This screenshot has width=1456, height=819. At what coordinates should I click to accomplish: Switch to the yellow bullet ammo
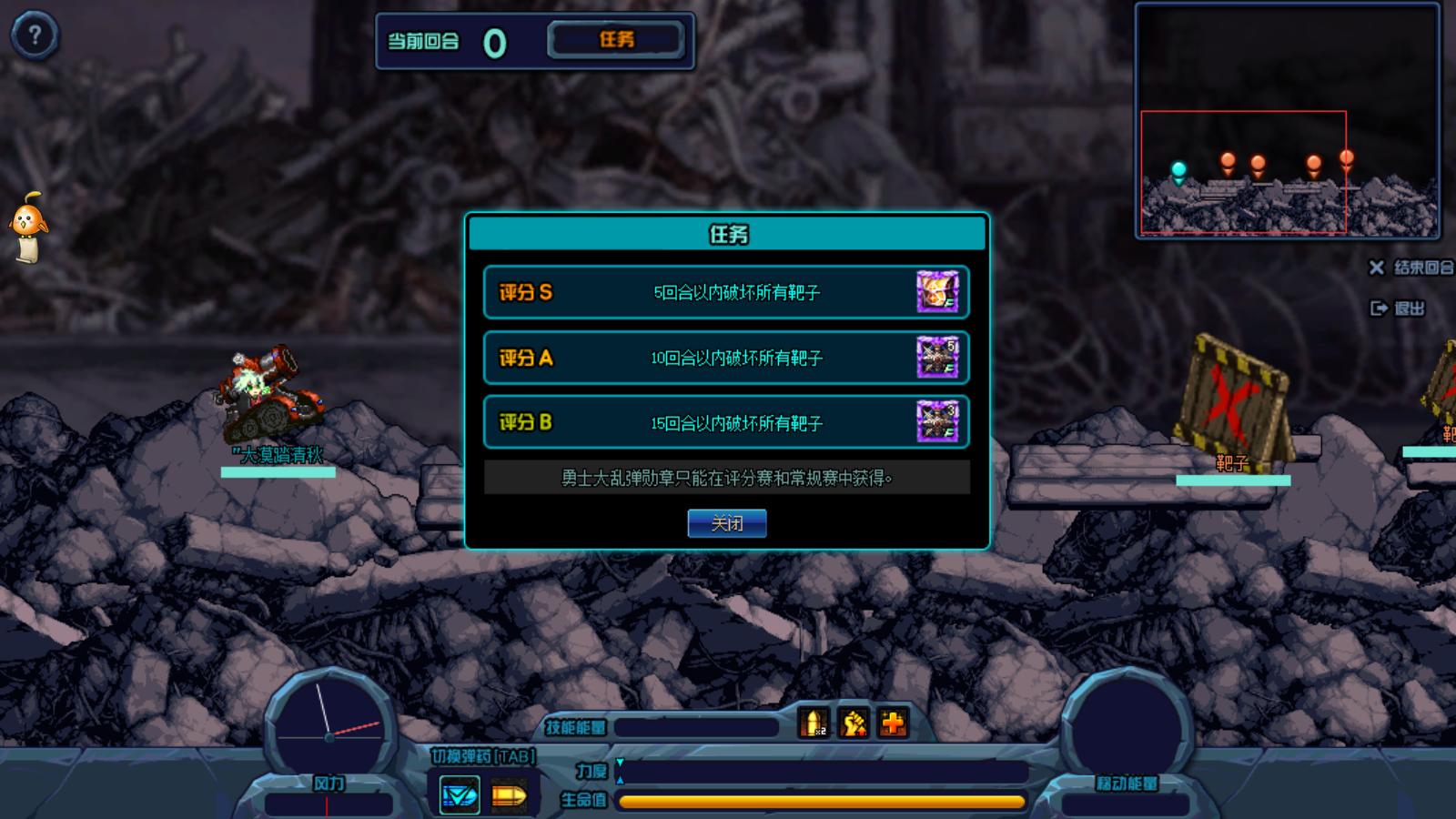click(x=509, y=796)
